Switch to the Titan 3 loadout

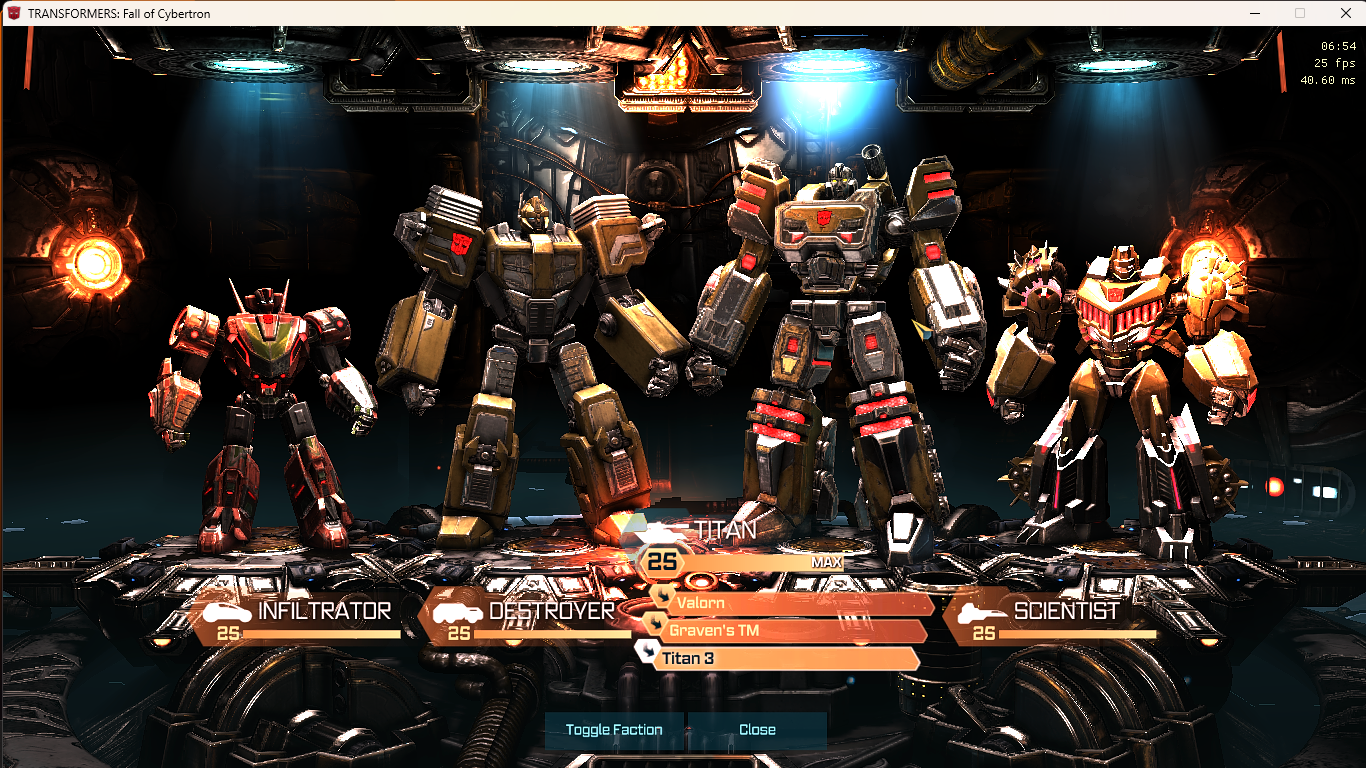pos(790,658)
